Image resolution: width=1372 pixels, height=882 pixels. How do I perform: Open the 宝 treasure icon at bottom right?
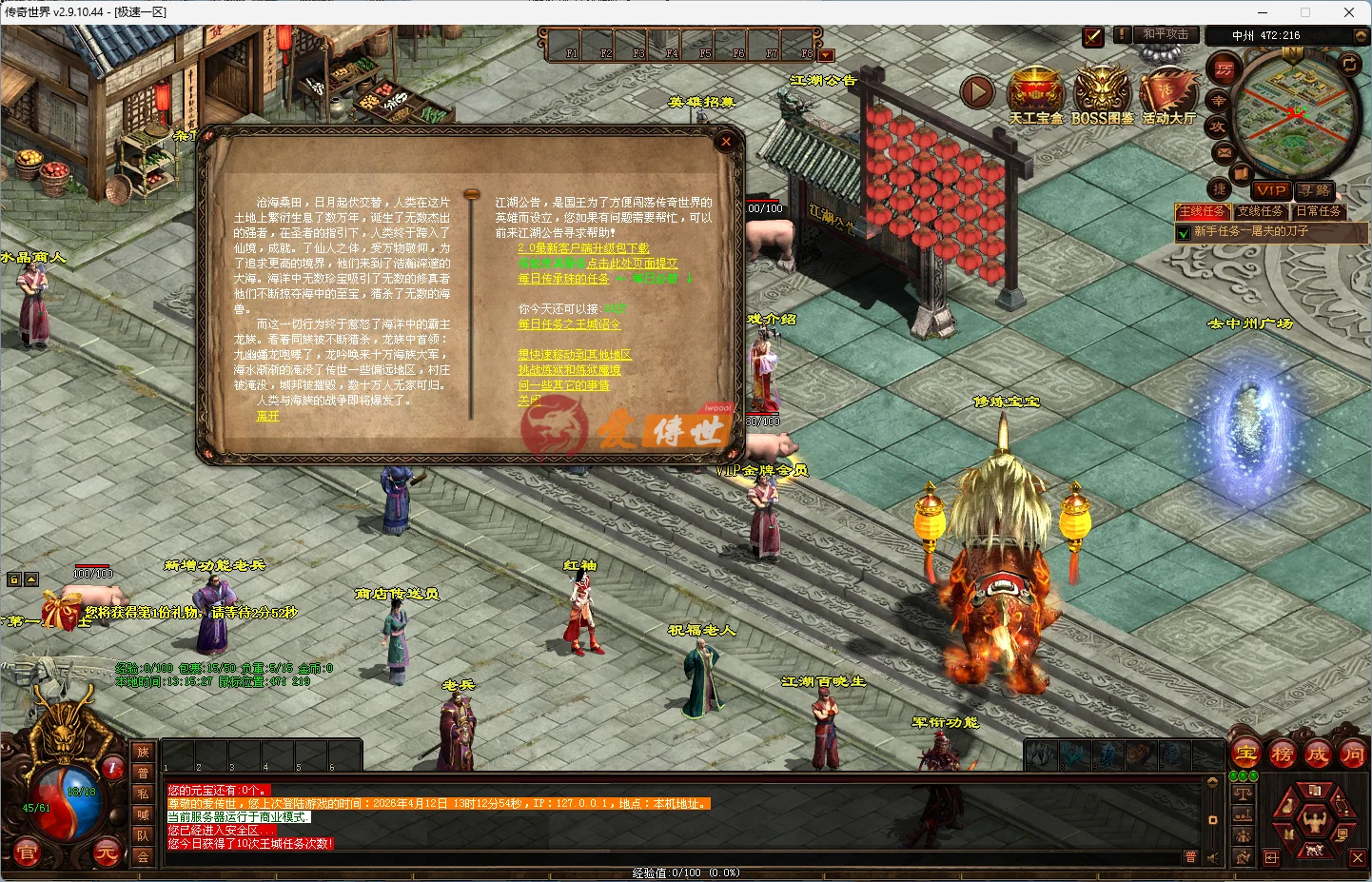click(1245, 752)
